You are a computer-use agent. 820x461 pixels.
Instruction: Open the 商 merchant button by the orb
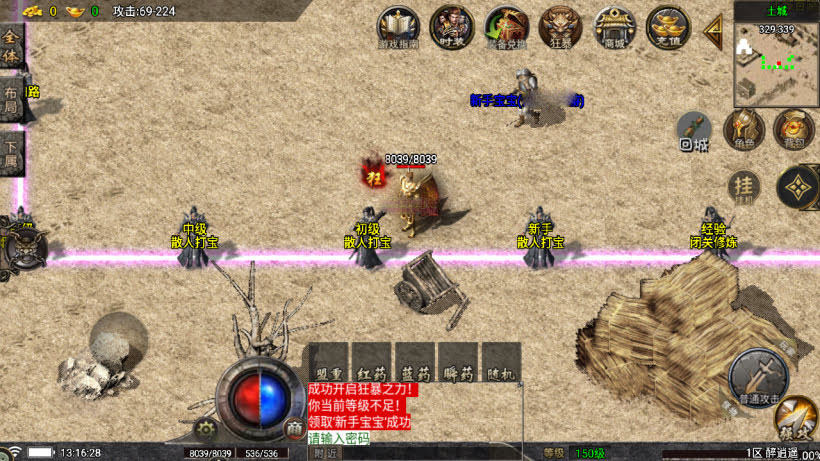(x=294, y=428)
